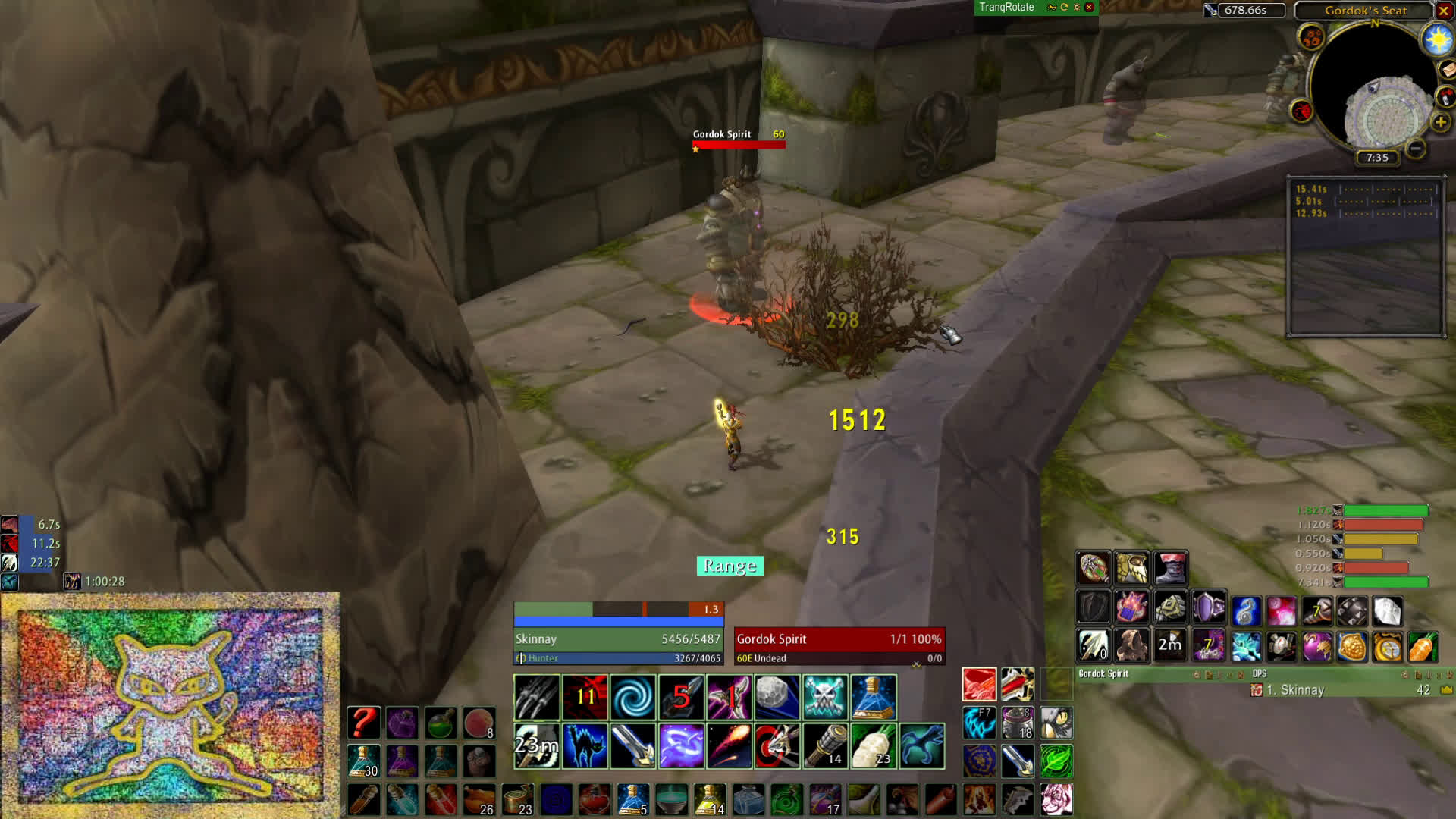Cast the prowling cat ability
The width and height of the screenshot is (1456, 819).
tap(585, 745)
